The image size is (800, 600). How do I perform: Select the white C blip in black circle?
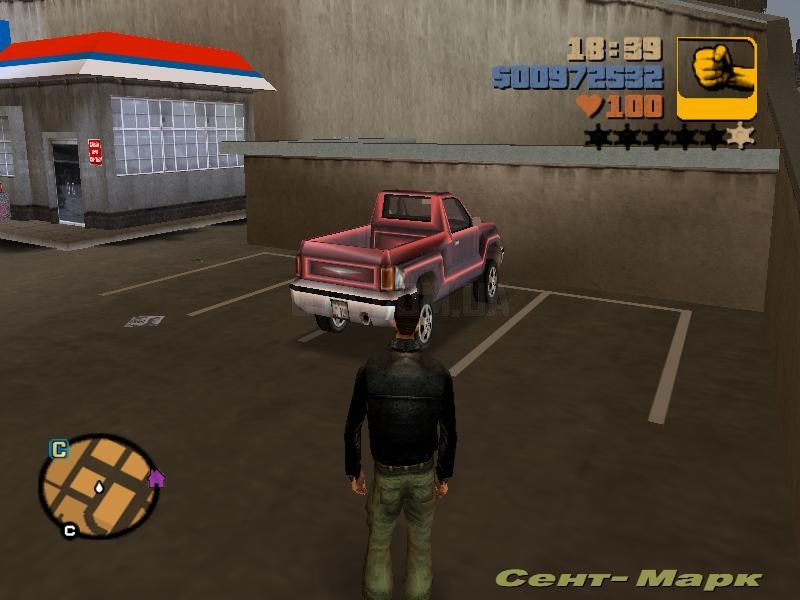tap(69, 530)
